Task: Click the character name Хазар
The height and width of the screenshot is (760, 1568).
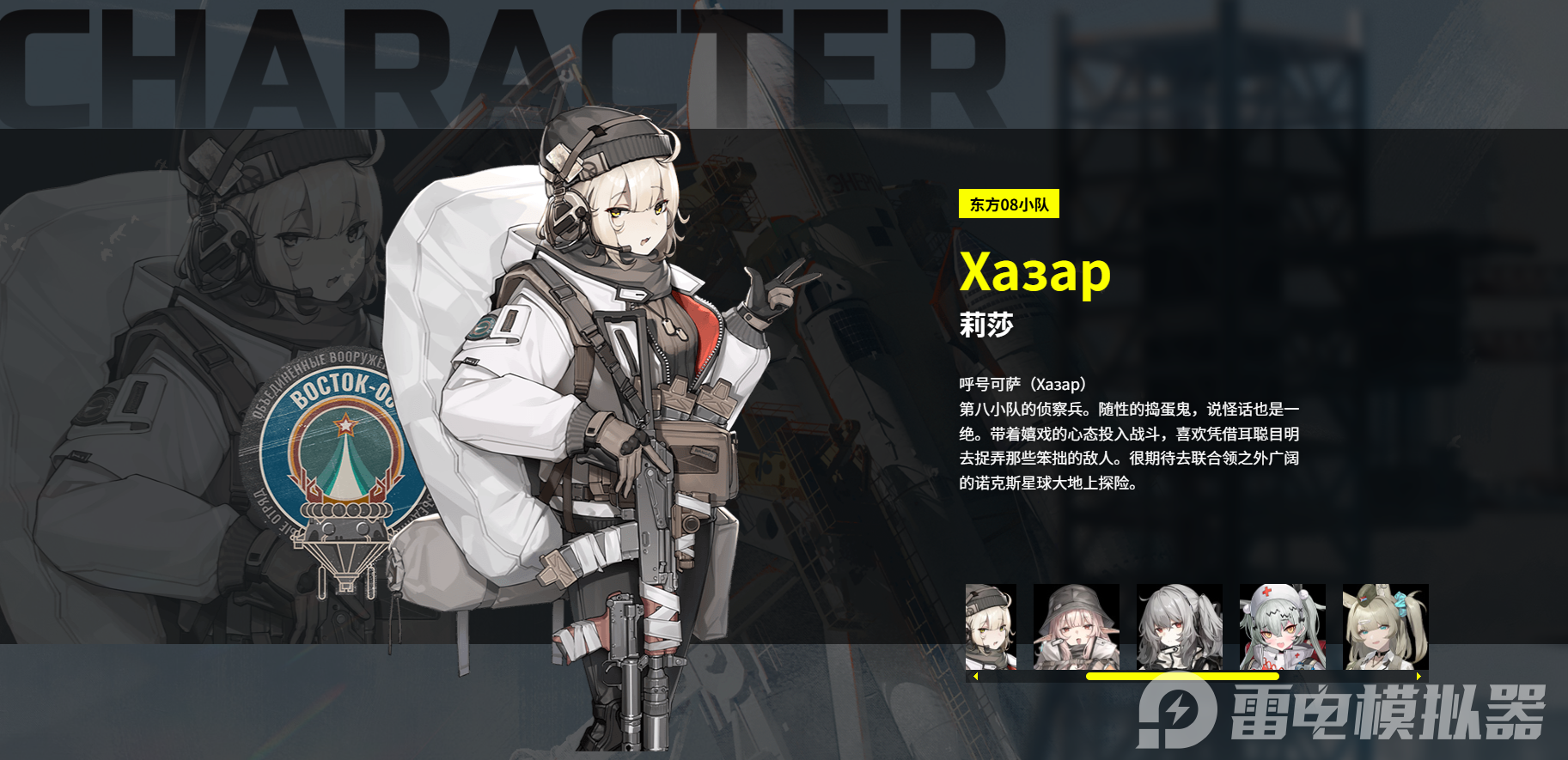Action: 1037,273
